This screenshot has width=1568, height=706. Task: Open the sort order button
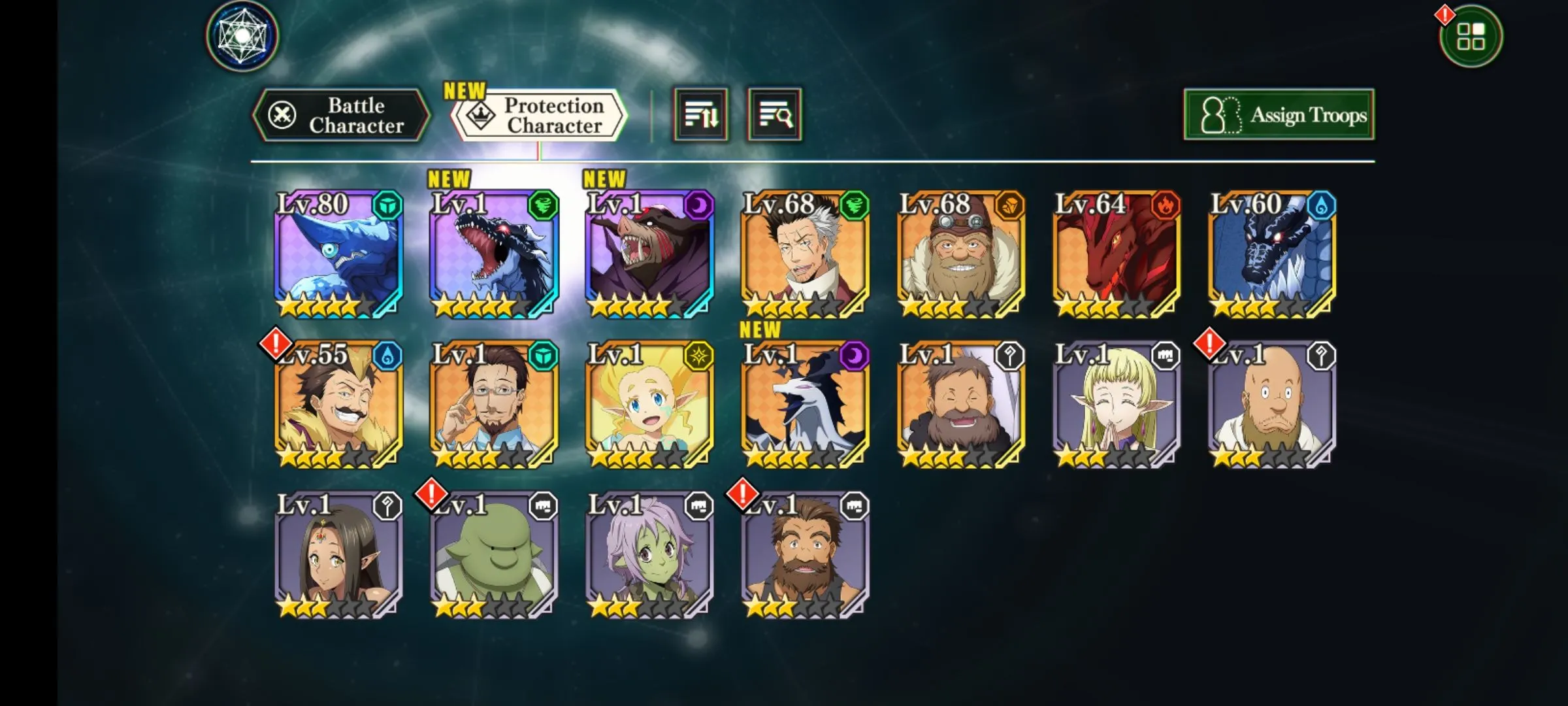(700, 116)
